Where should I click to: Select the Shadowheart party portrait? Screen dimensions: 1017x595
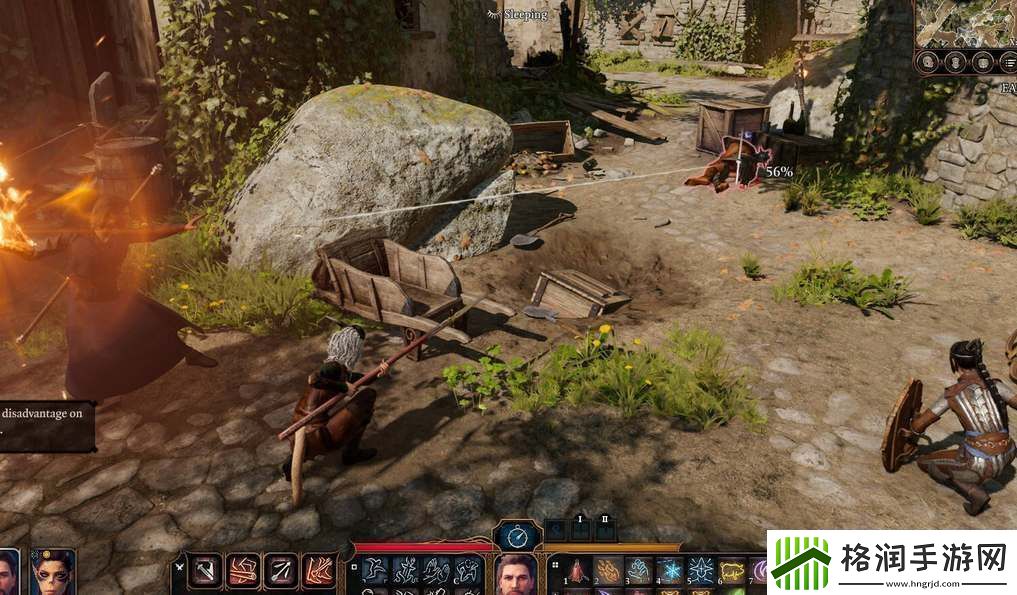[x=52, y=572]
